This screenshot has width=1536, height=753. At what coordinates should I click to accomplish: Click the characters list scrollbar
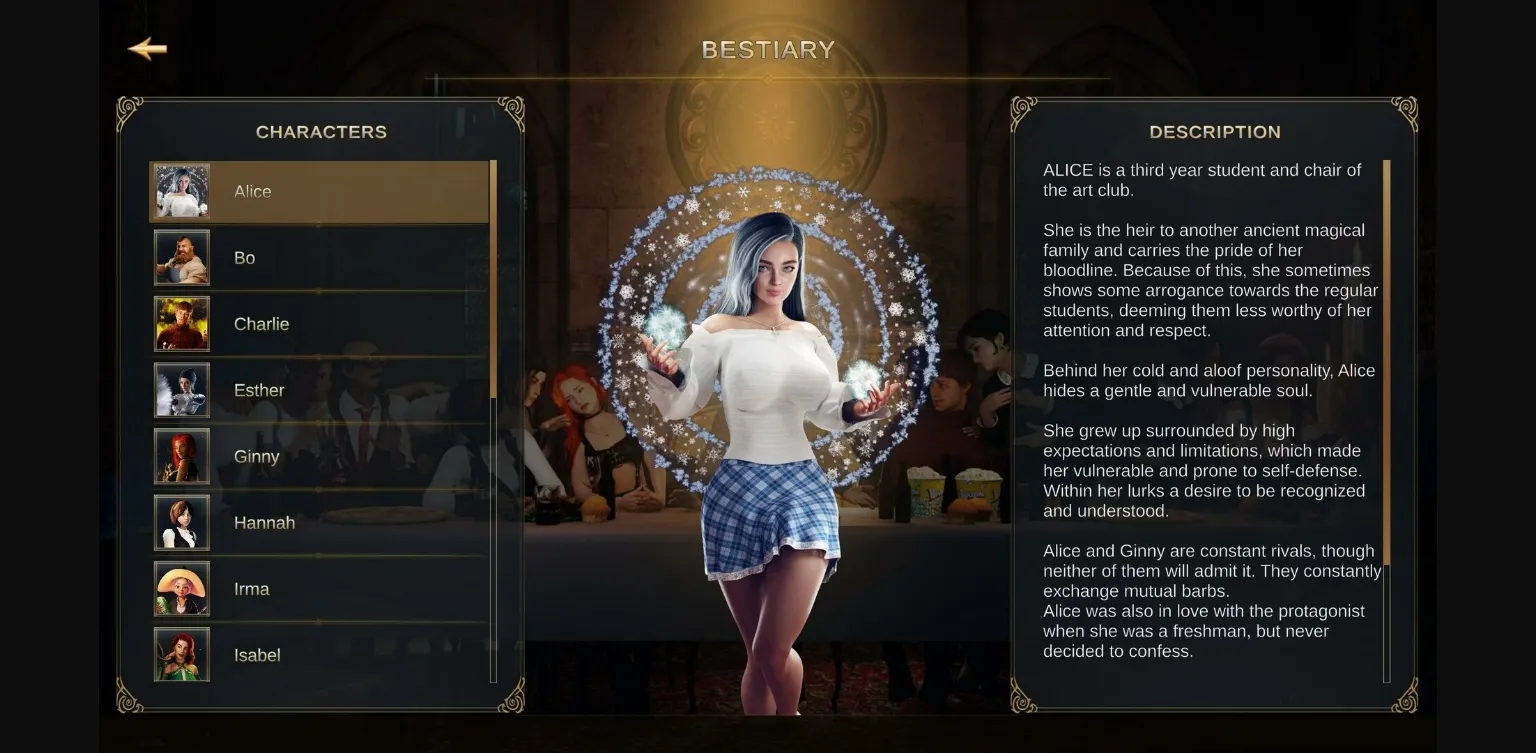(x=493, y=280)
